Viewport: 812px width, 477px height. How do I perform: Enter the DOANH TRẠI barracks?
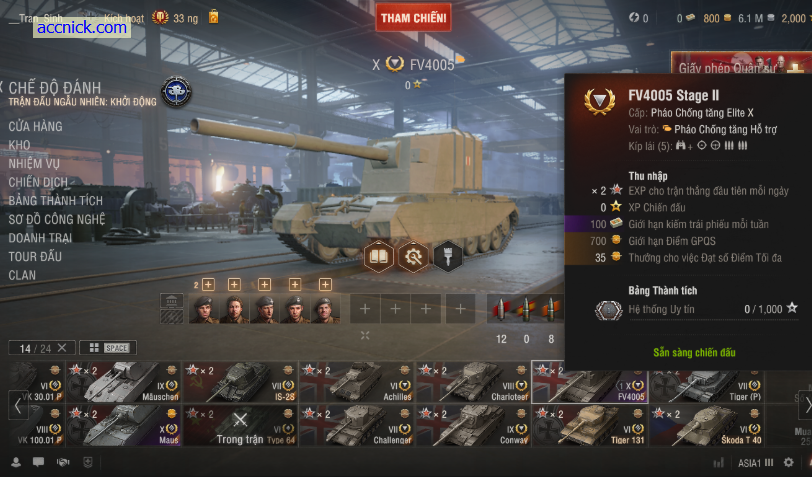40,238
